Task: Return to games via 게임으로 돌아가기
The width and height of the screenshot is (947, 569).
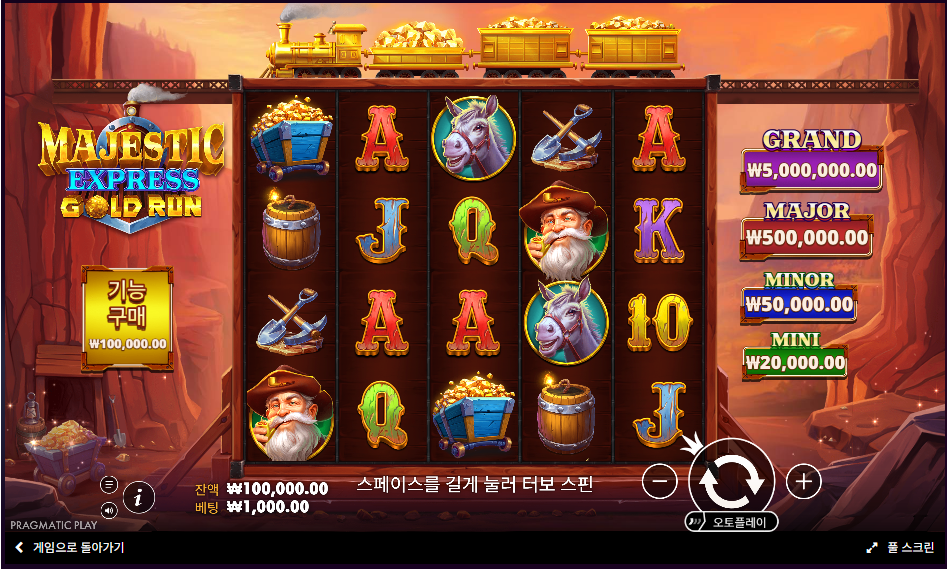Action: tap(69, 548)
